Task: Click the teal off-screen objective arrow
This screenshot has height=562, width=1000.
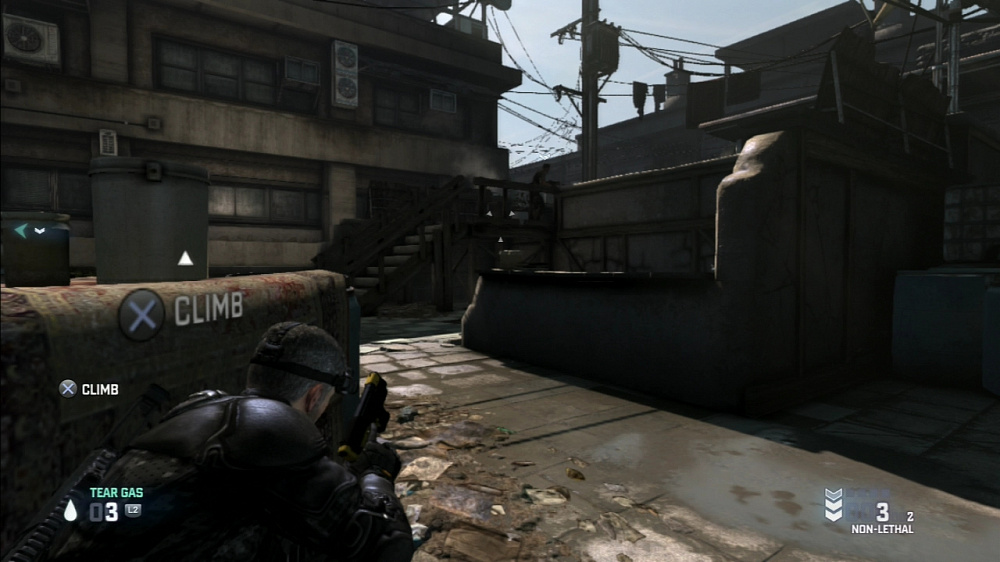Action: coord(20,231)
